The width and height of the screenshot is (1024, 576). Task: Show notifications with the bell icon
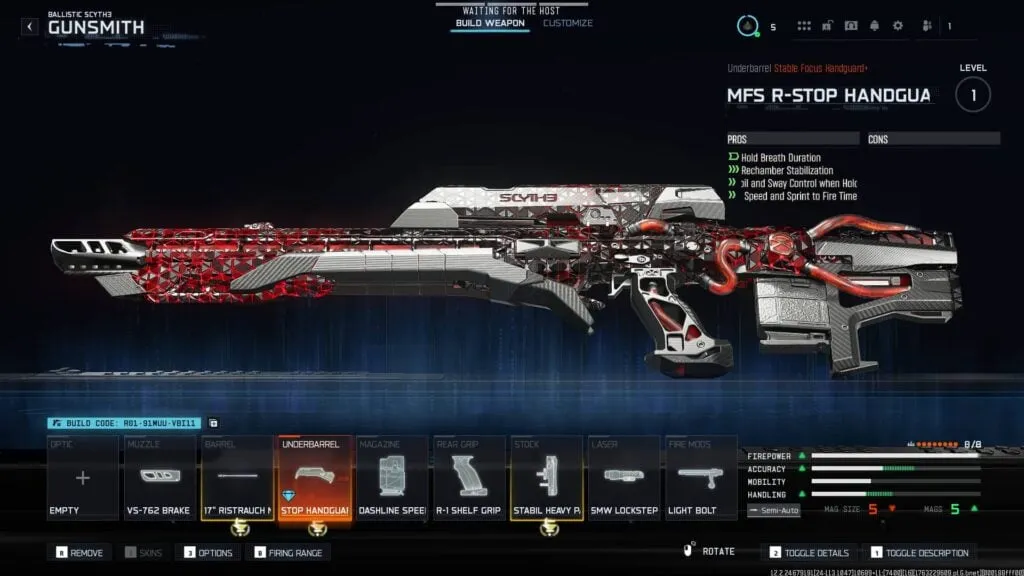tap(874, 26)
